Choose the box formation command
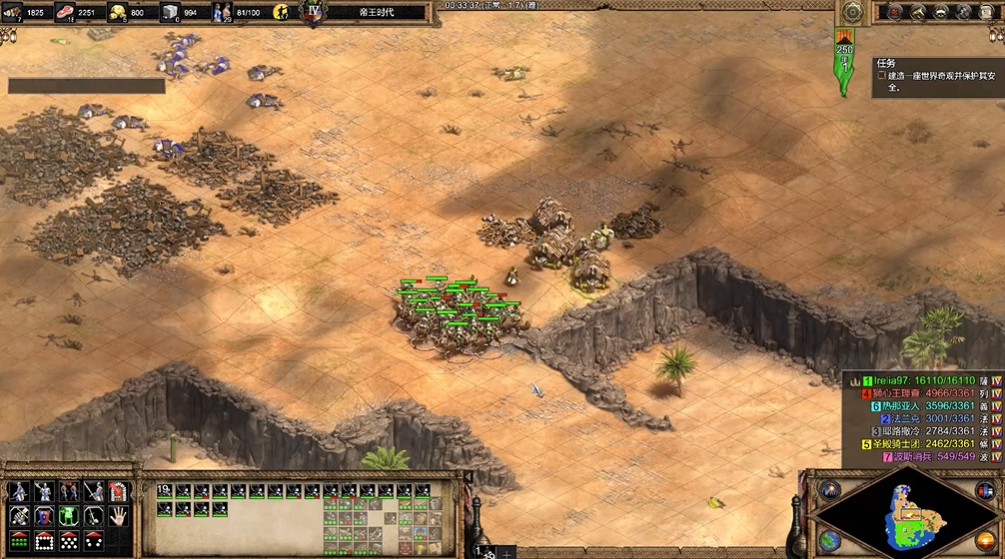The height and width of the screenshot is (559, 1005). click(44, 541)
